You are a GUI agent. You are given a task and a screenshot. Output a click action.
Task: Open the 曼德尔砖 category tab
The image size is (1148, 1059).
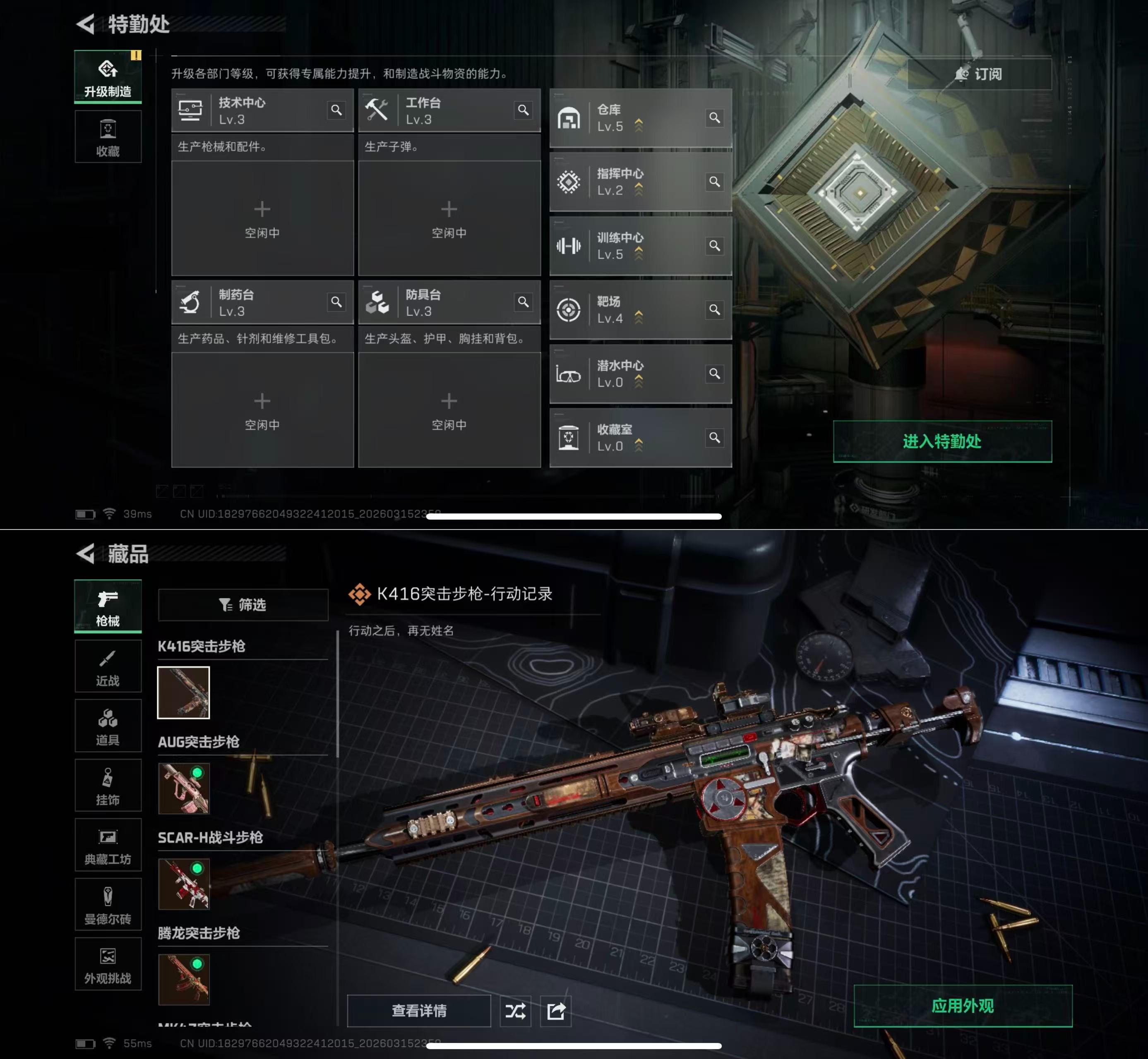pos(108,904)
